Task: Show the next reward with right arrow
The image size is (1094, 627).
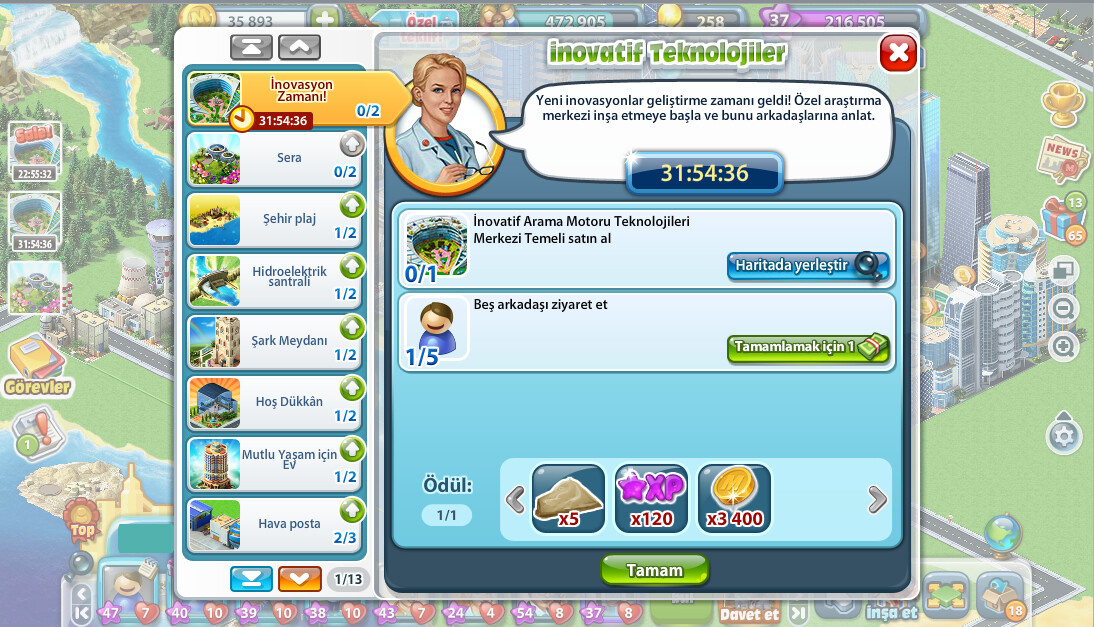Action: (x=876, y=499)
